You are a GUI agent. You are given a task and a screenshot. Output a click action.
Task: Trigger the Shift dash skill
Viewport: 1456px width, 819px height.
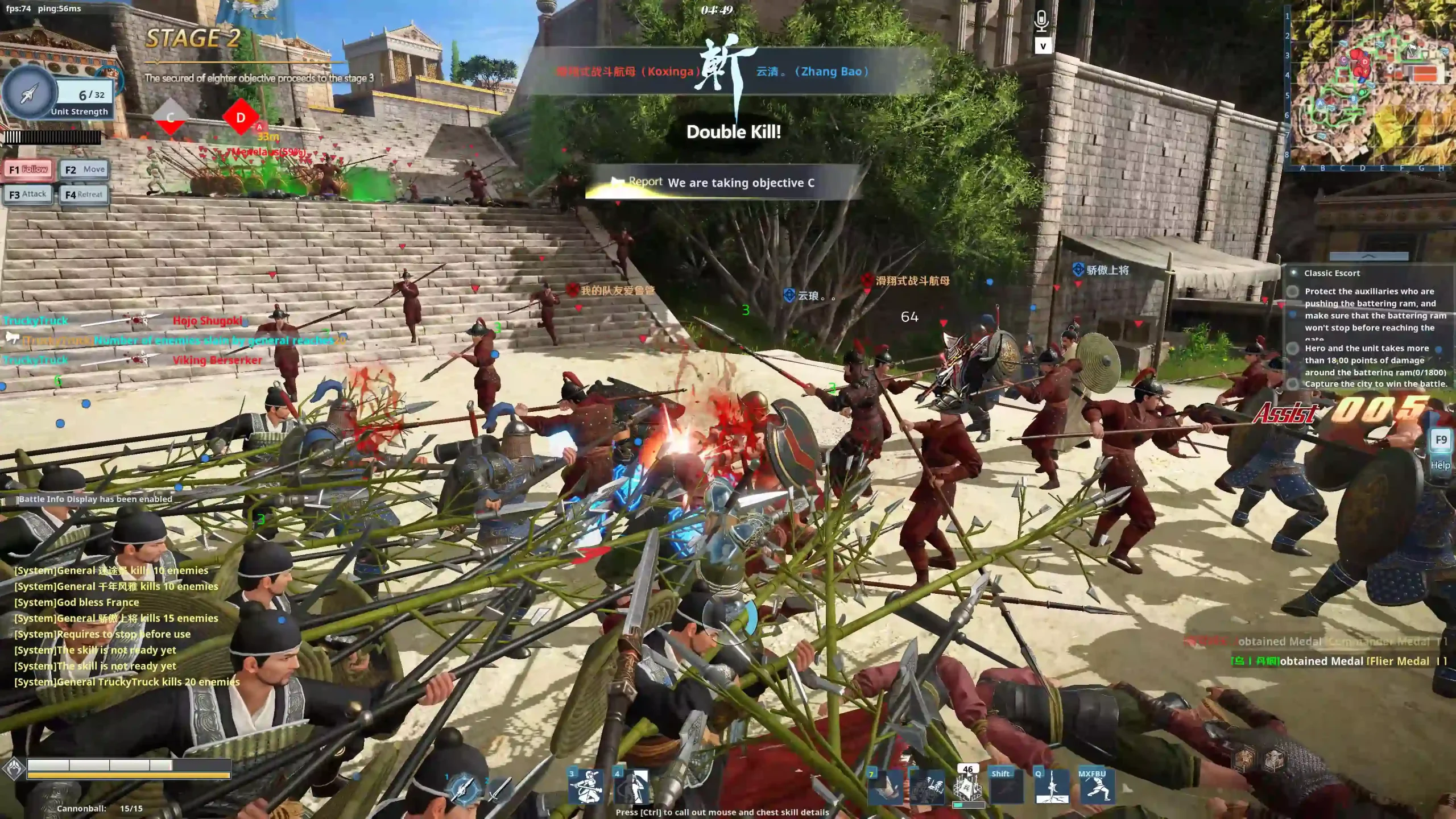point(1006,788)
